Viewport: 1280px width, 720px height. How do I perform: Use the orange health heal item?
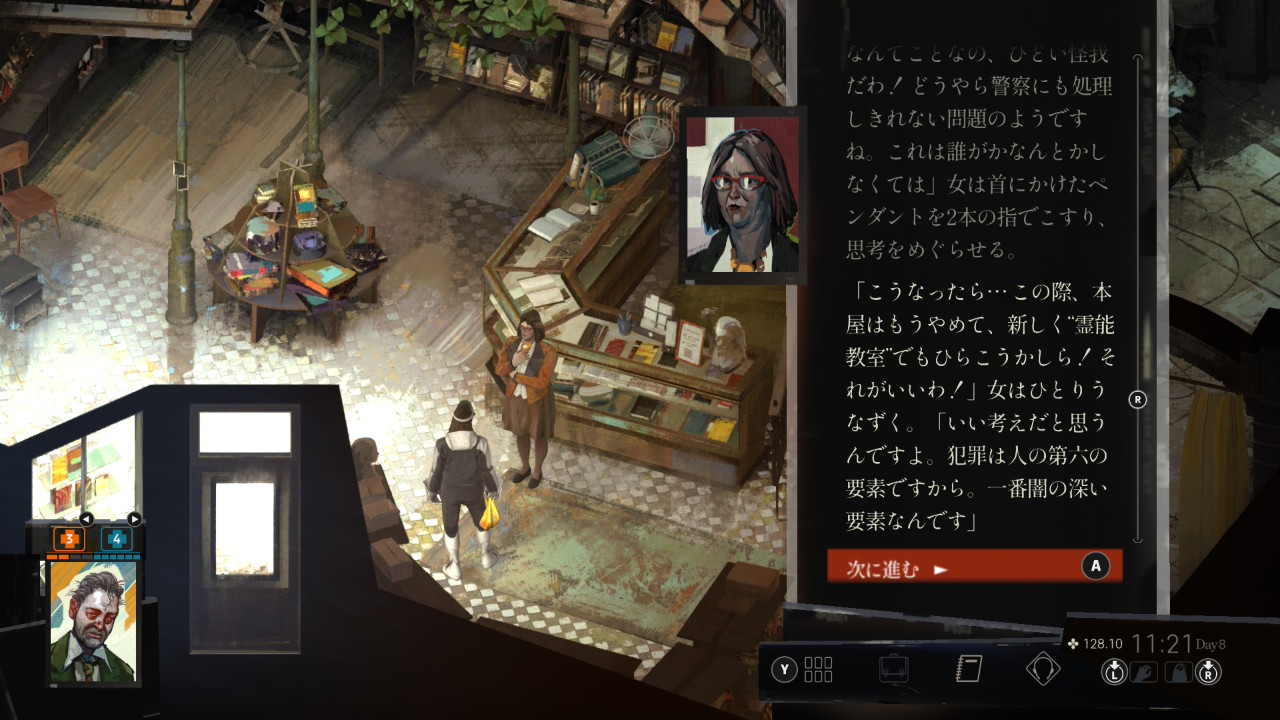pos(69,539)
